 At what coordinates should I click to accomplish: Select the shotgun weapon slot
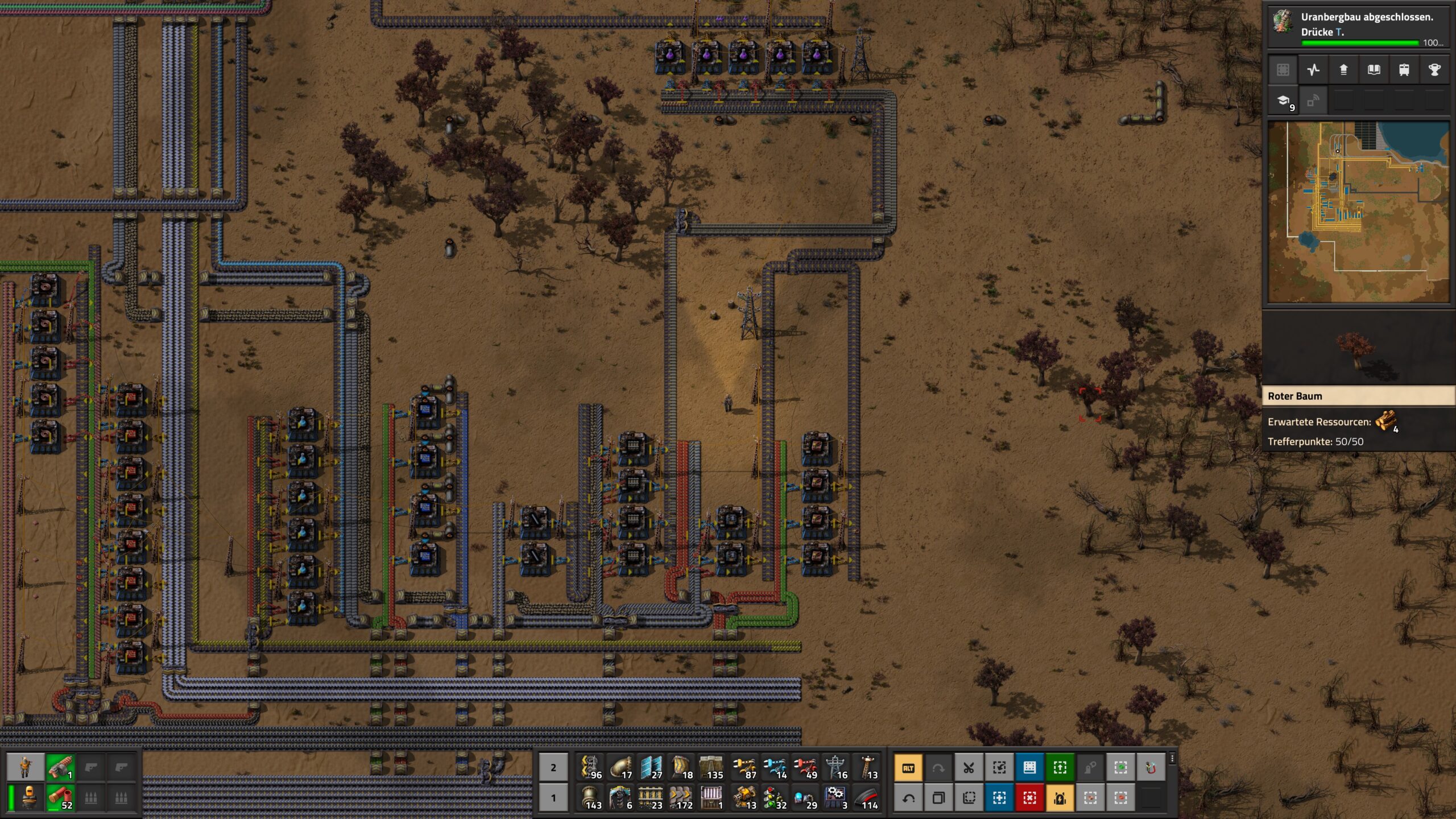coord(60,767)
